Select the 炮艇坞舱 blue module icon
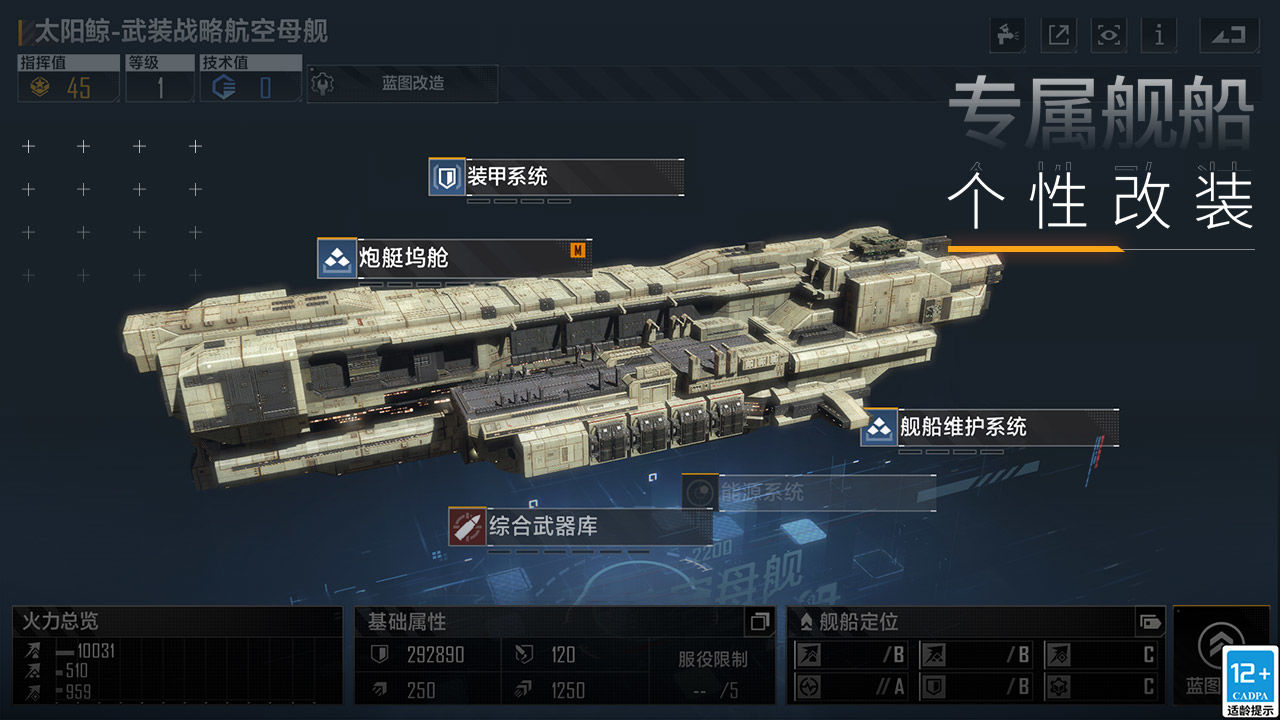The image size is (1280, 720). (335, 258)
